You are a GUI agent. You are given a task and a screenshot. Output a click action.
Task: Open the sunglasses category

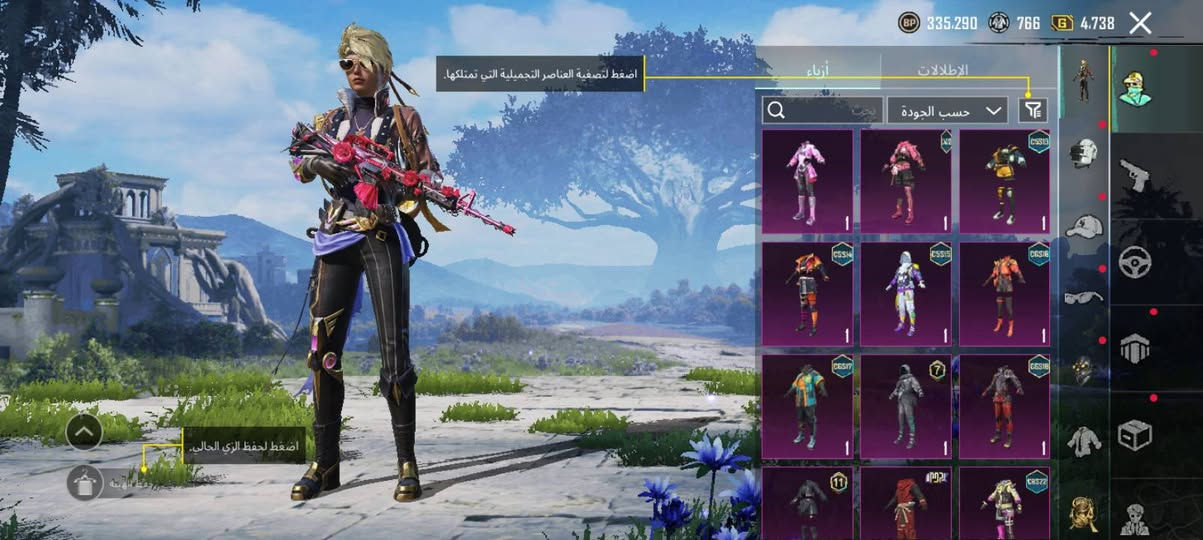pos(1084,297)
